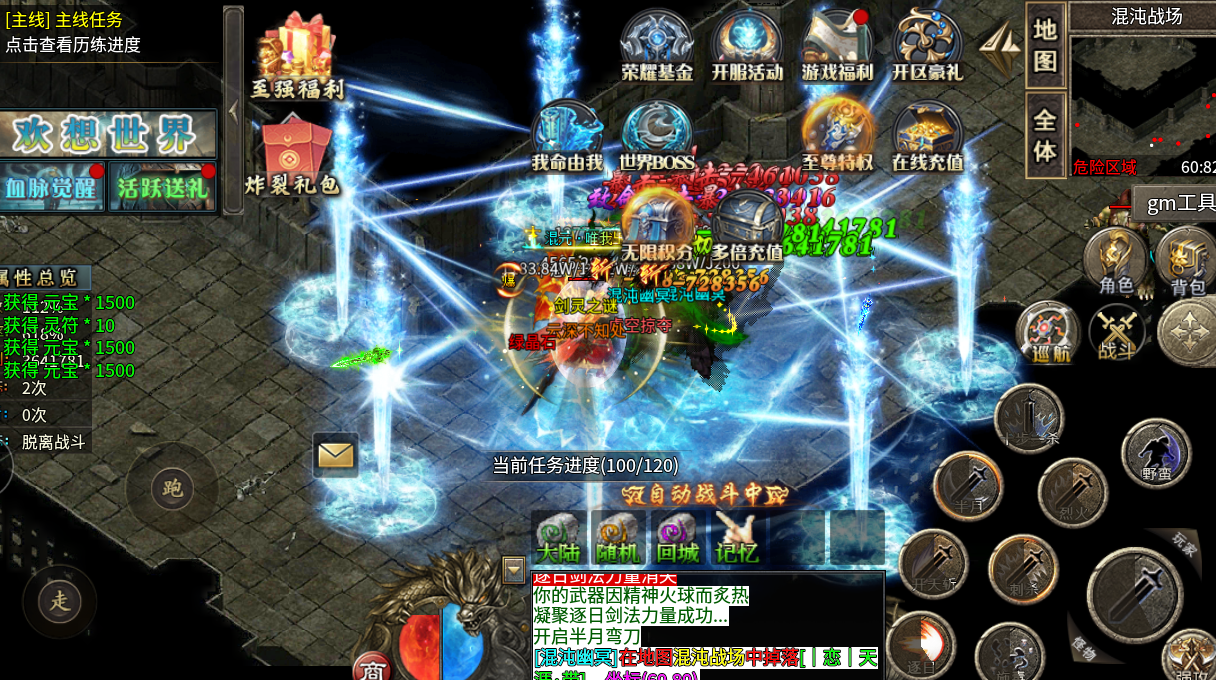Image resolution: width=1216 pixels, height=680 pixels.
Task: Open the 炸裂礼包 red envelope pack
Action: 293,157
